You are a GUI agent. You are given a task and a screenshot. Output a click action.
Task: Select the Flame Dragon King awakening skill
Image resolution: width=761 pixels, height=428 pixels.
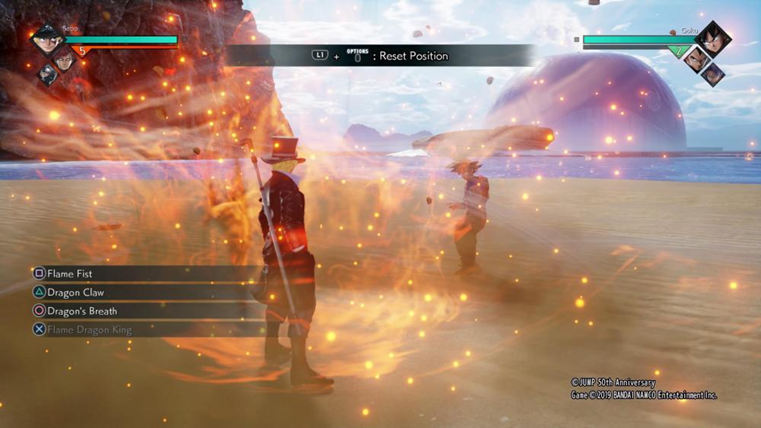point(88,329)
